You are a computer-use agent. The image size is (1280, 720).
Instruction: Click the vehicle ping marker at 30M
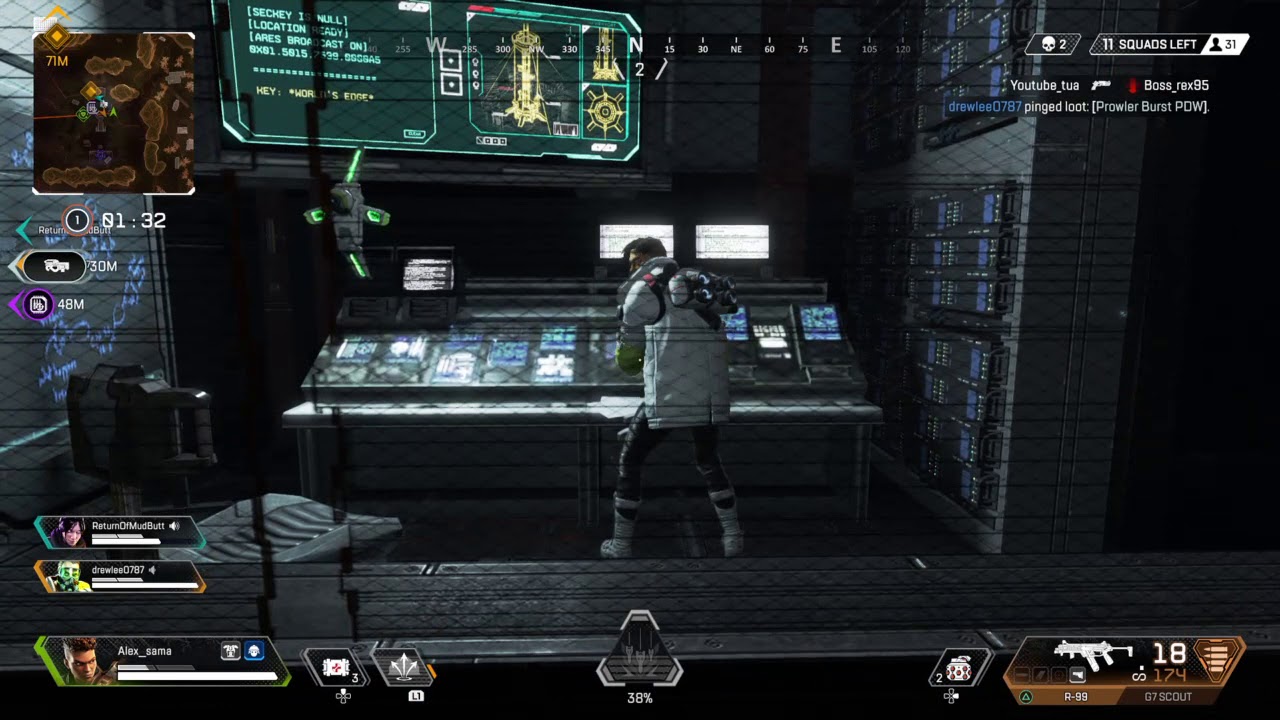point(56,266)
